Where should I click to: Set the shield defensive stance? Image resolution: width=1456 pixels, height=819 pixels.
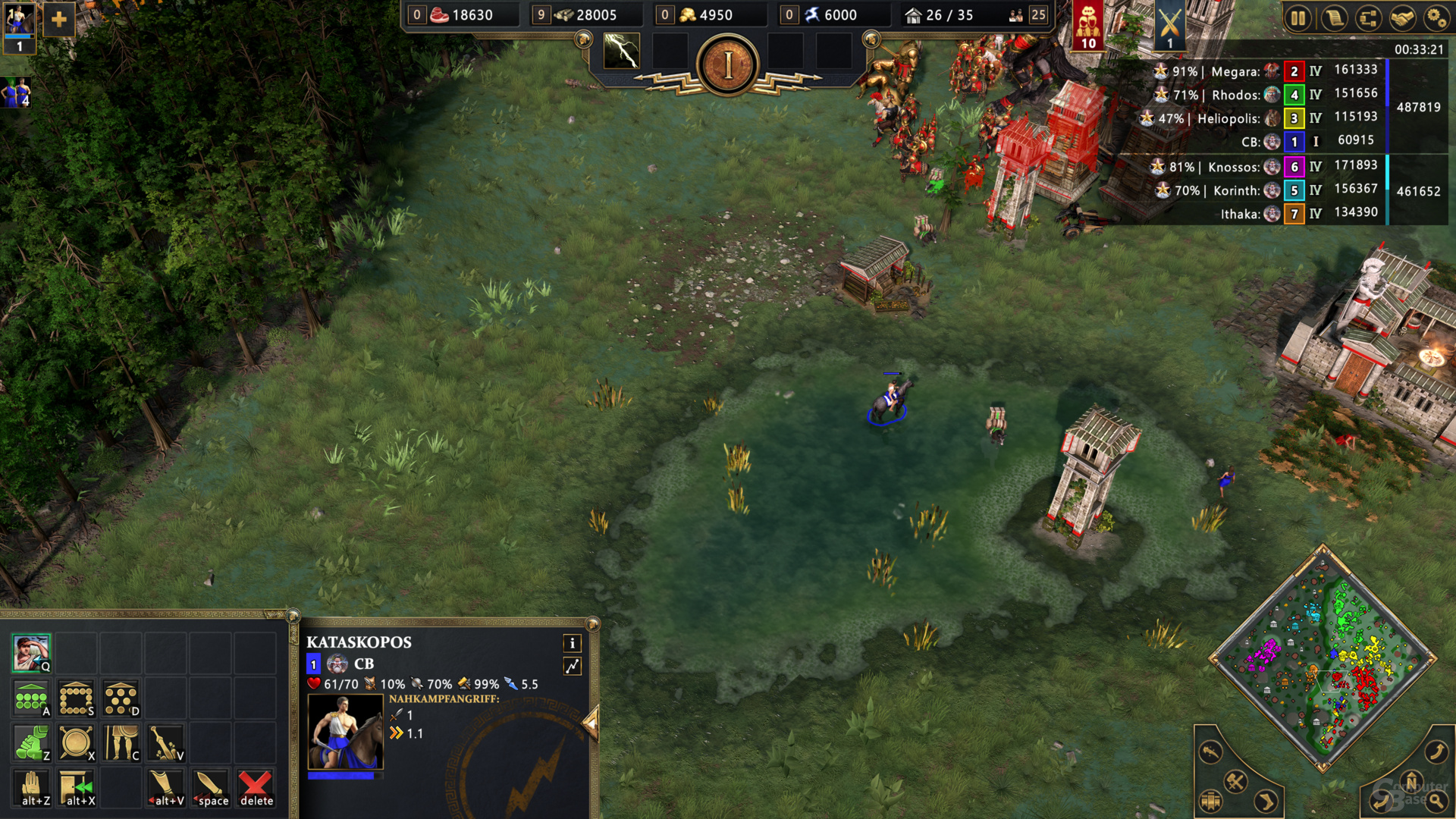pos(76,743)
